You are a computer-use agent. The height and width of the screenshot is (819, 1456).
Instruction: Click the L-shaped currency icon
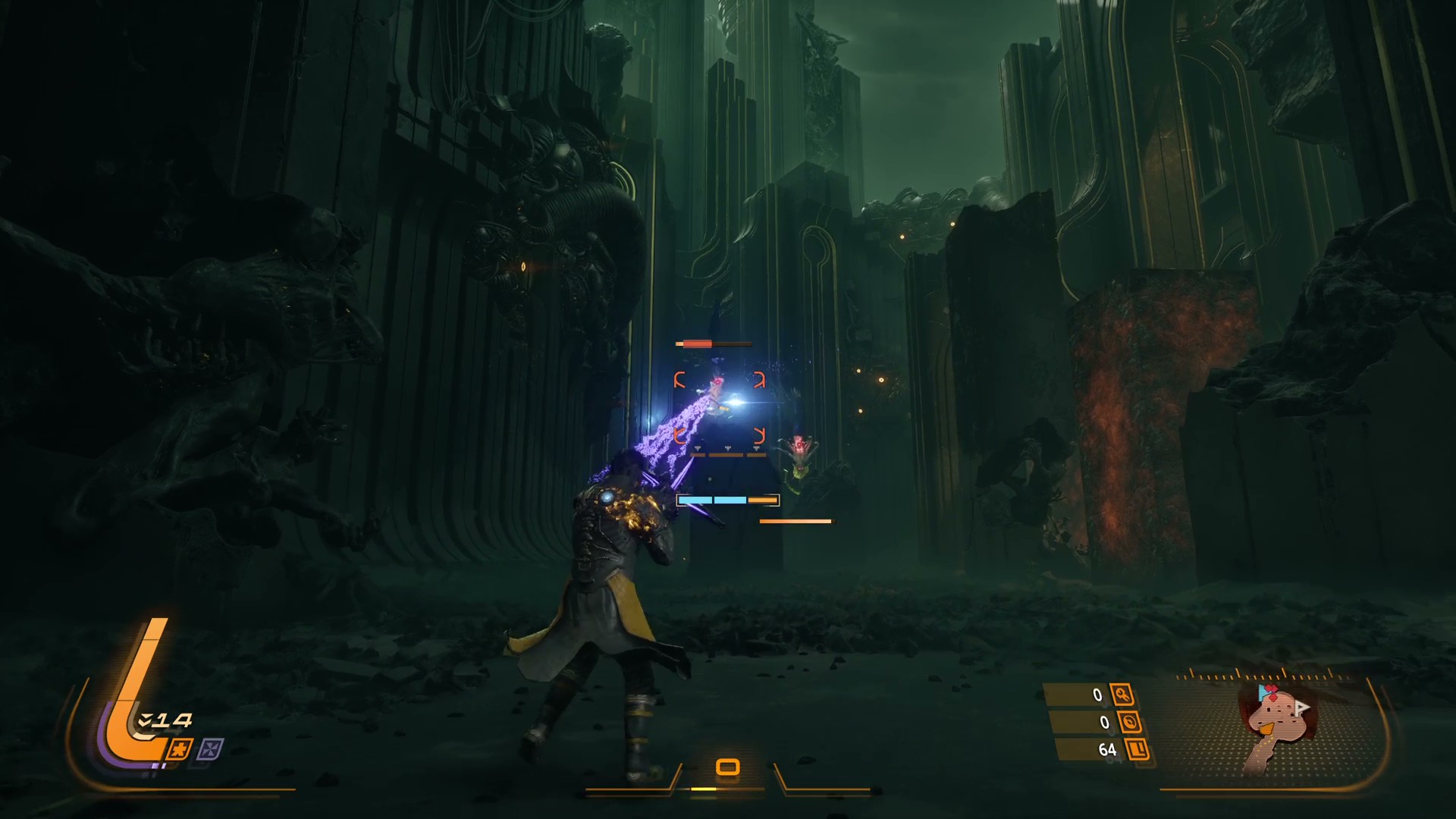click(x=1138, y=750)
